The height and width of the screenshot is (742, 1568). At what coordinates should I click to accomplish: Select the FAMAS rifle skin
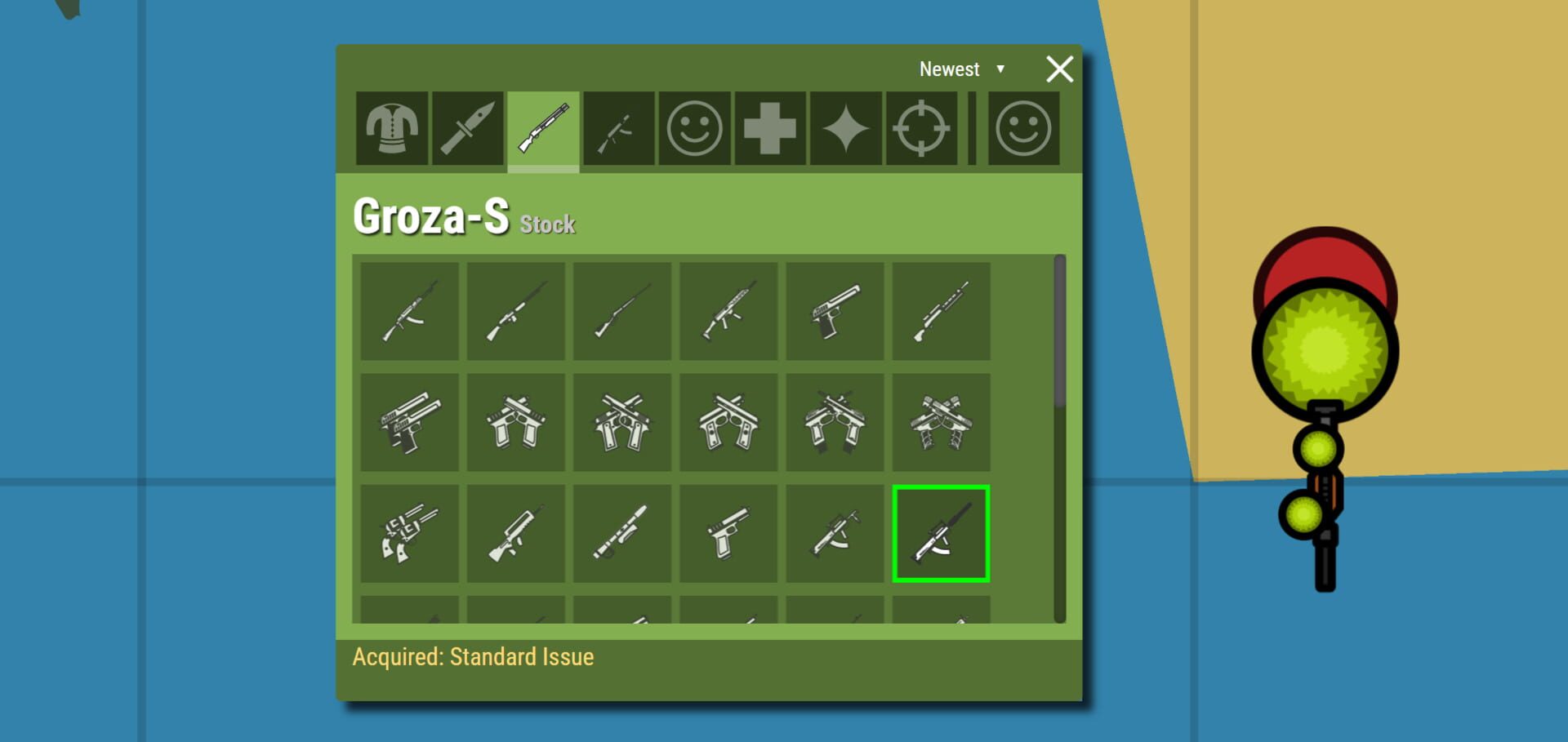[514, 533]
